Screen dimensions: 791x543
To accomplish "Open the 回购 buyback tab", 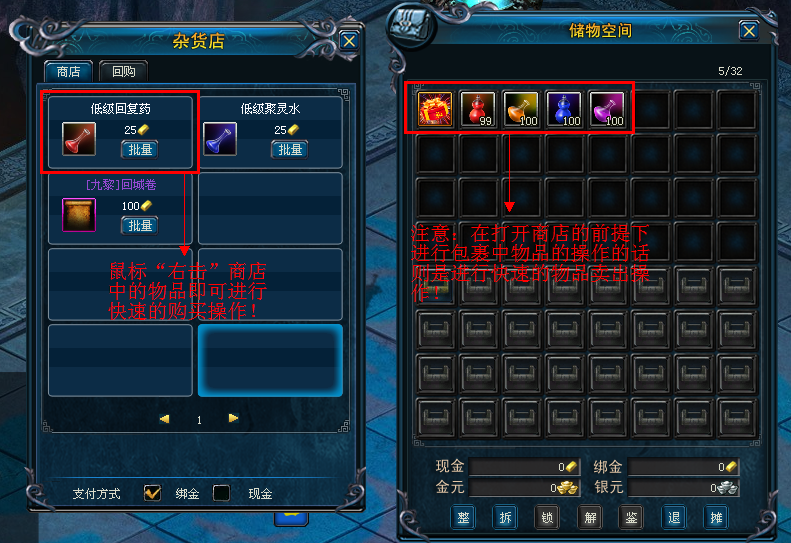I will tap(124, 72).
